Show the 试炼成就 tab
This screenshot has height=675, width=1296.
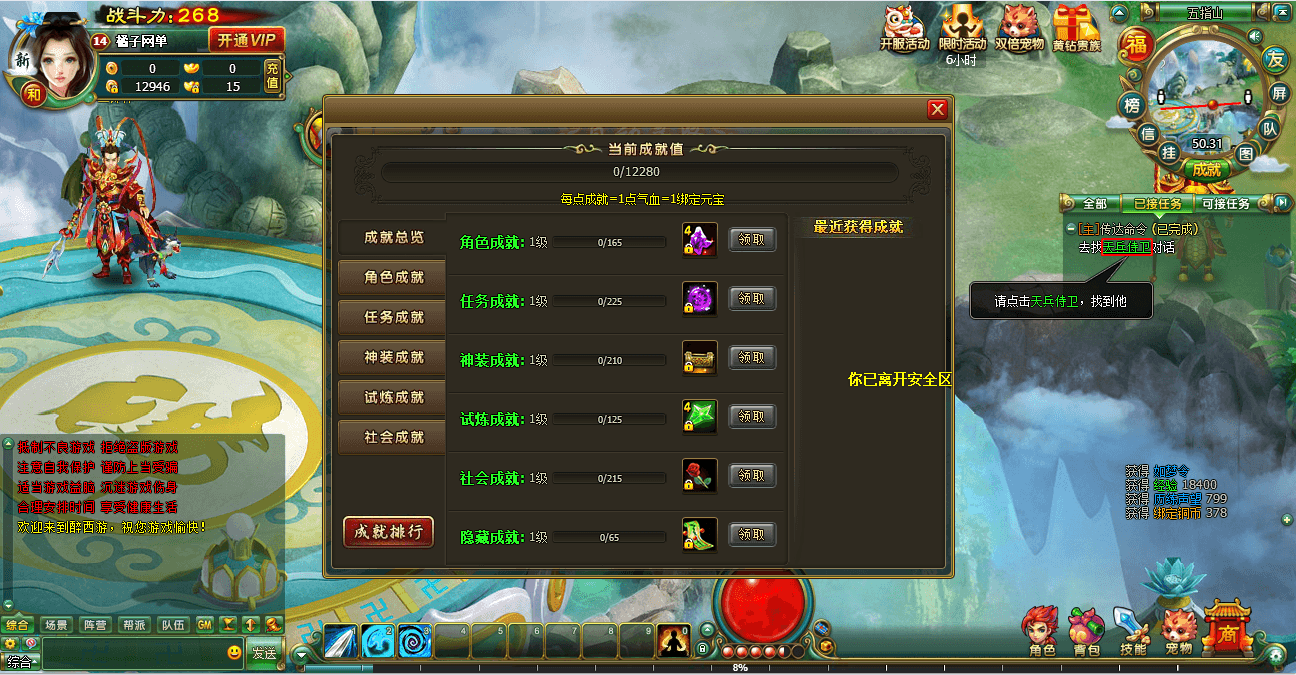click(x=393, y=397)
